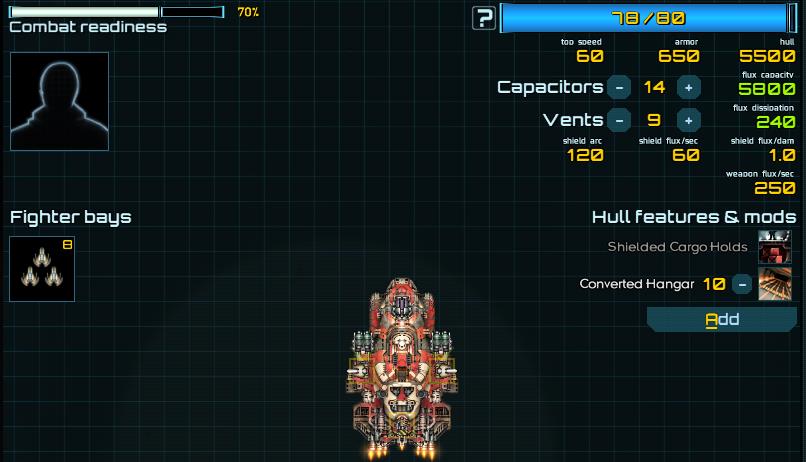Add a Vent with the plus button
The width and height of the screenshot is (806, 462).
[x=688, y=120]
